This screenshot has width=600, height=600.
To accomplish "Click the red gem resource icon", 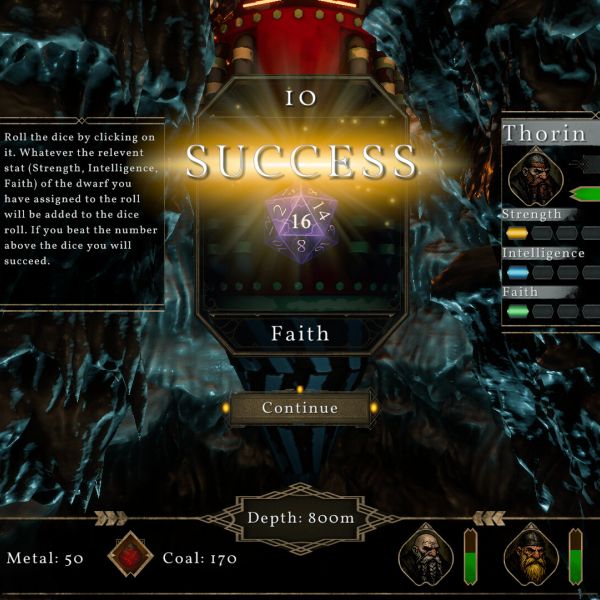I will point(131,556).
